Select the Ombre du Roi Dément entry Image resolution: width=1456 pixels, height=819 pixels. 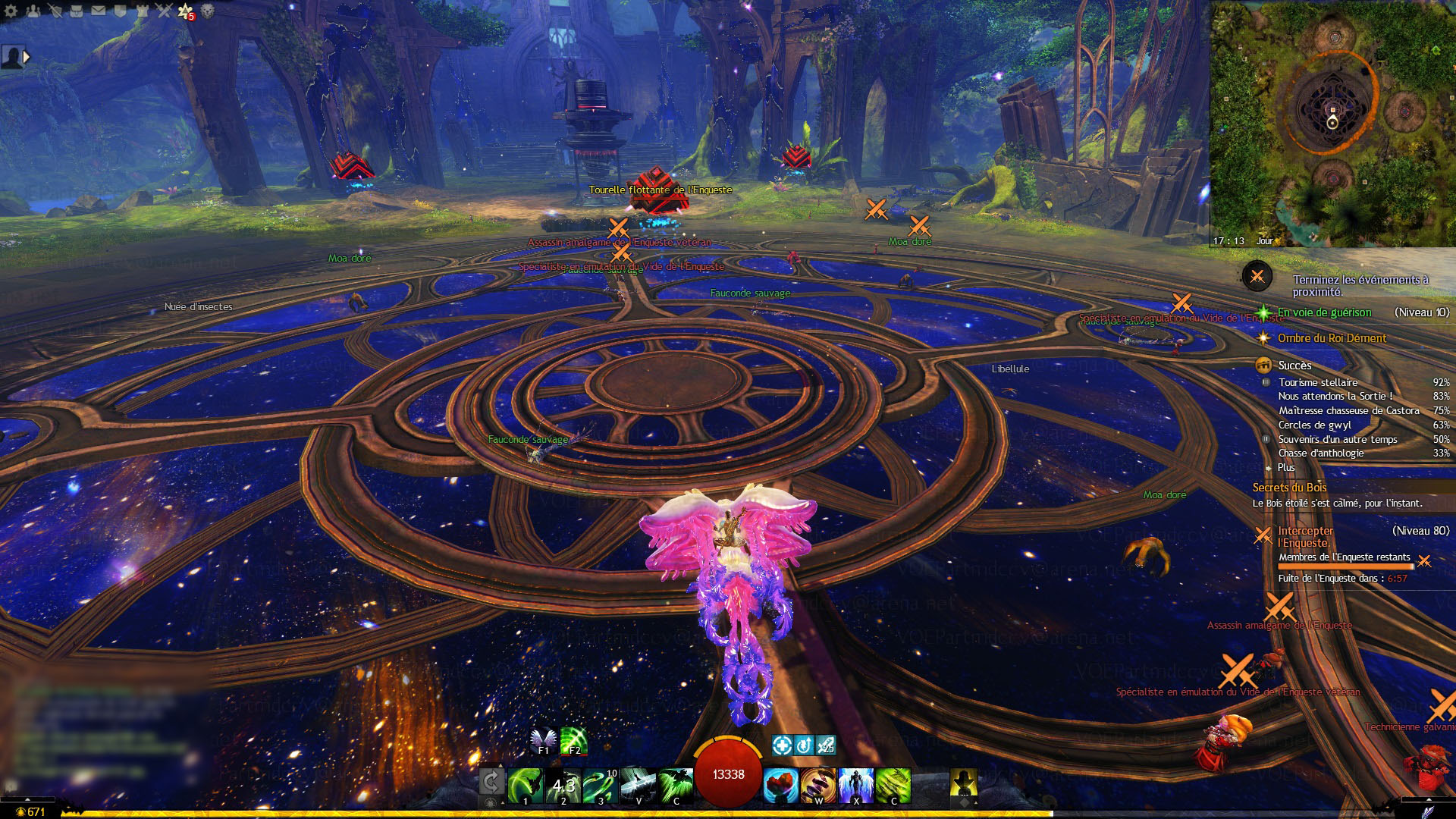[x=1332, y=338]
